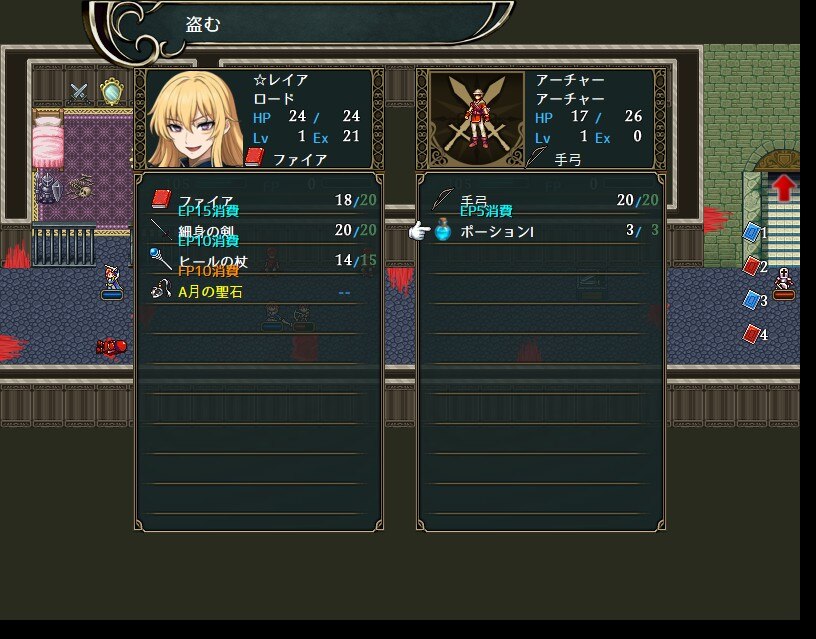Select ファイア tome in Leia's inventory

tap(258, 201)
